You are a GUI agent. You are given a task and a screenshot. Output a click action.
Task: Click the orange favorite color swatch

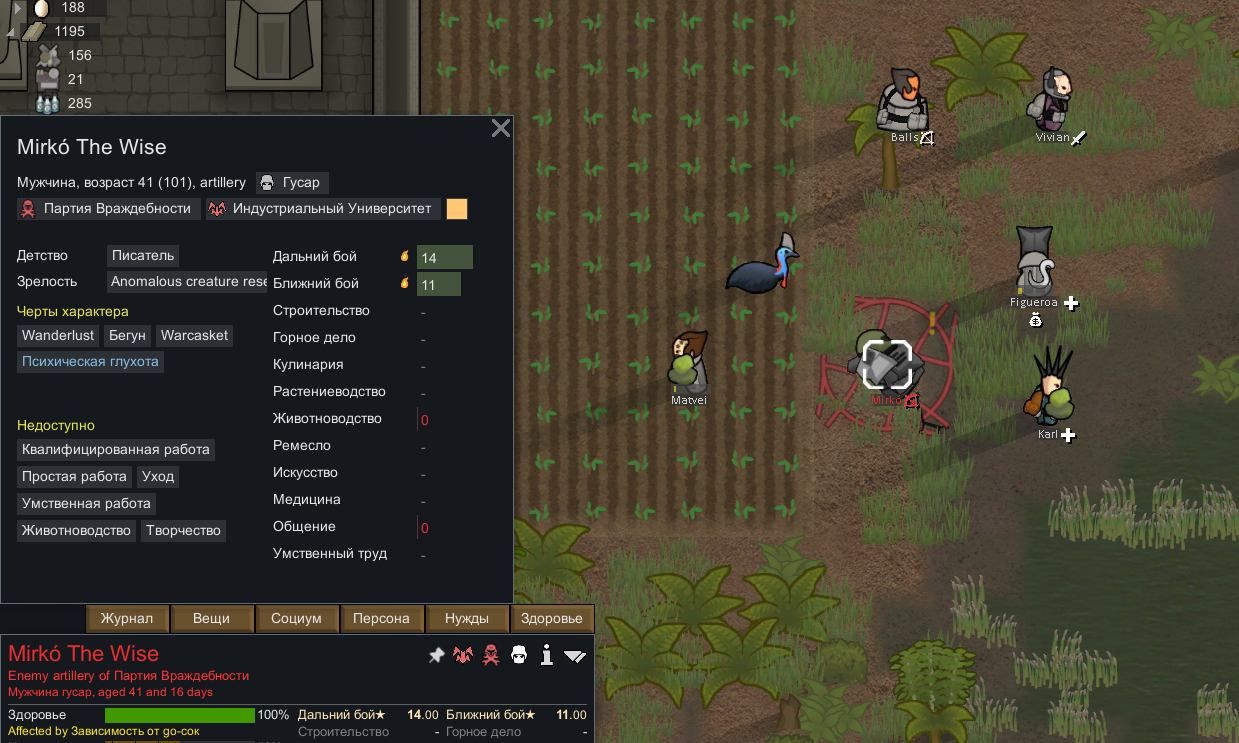point(457,209)
